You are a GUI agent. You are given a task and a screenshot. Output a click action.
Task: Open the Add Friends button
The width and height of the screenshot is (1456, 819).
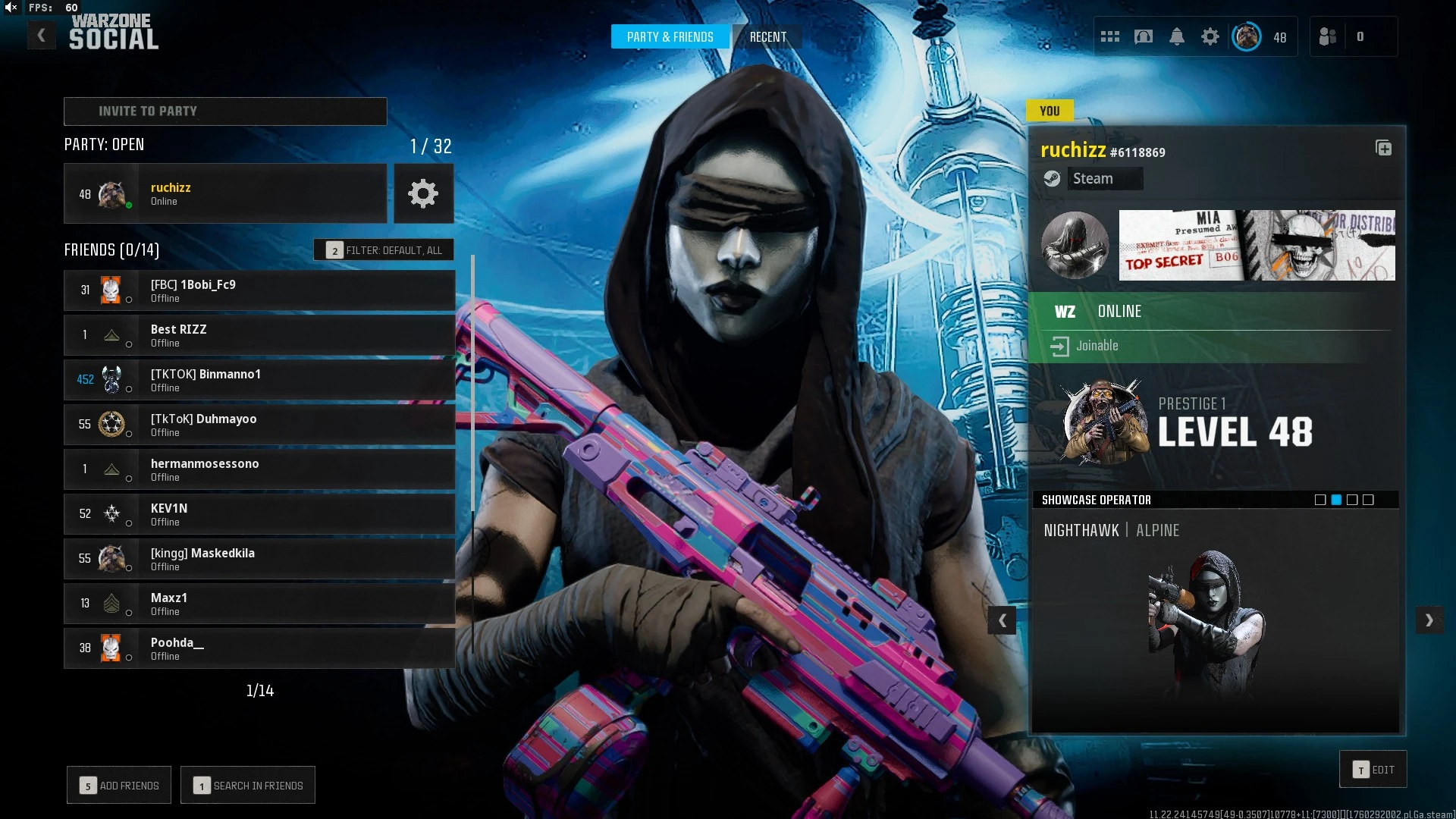[119, 786]
